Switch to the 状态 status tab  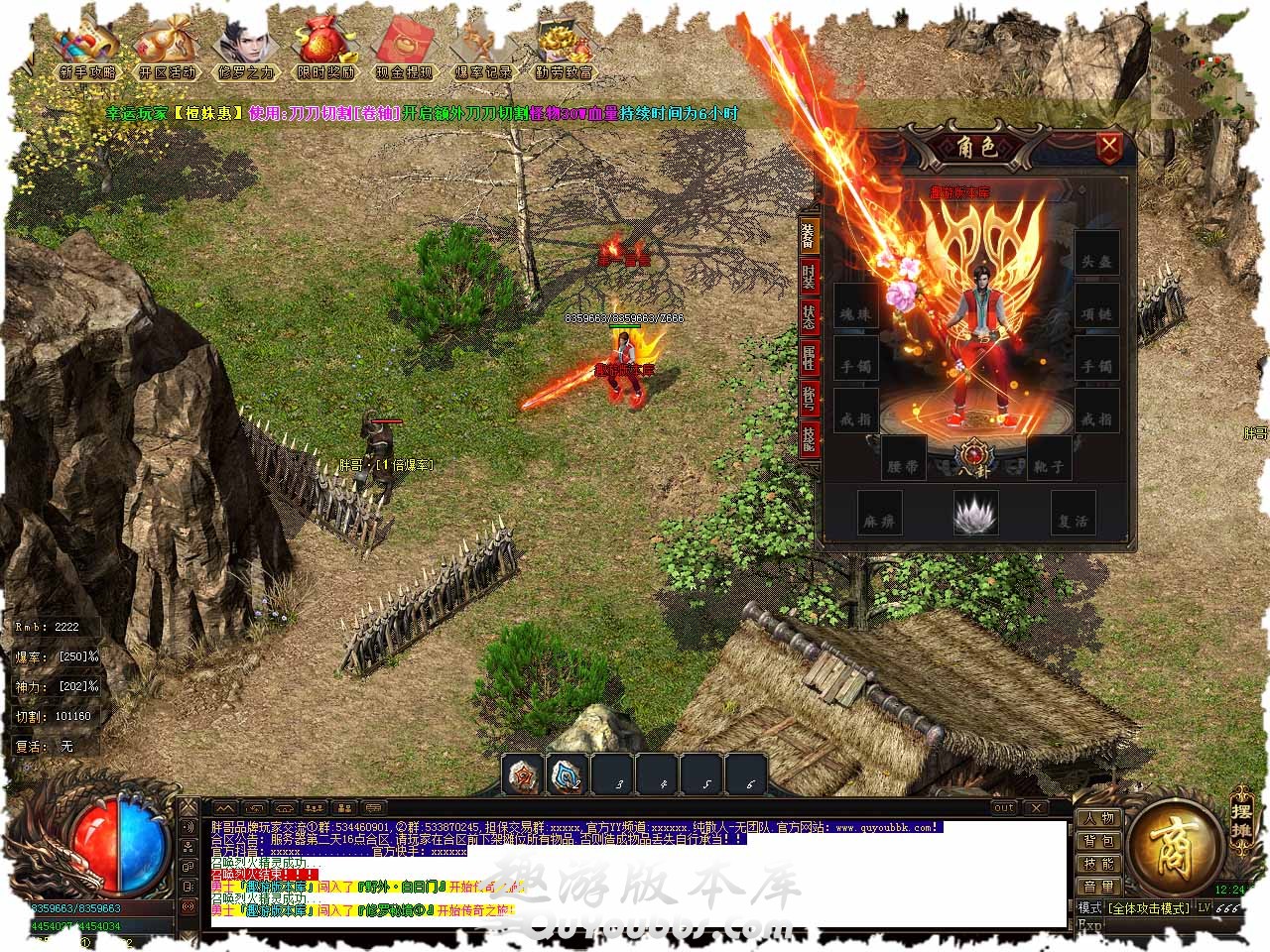pos(810,317)
